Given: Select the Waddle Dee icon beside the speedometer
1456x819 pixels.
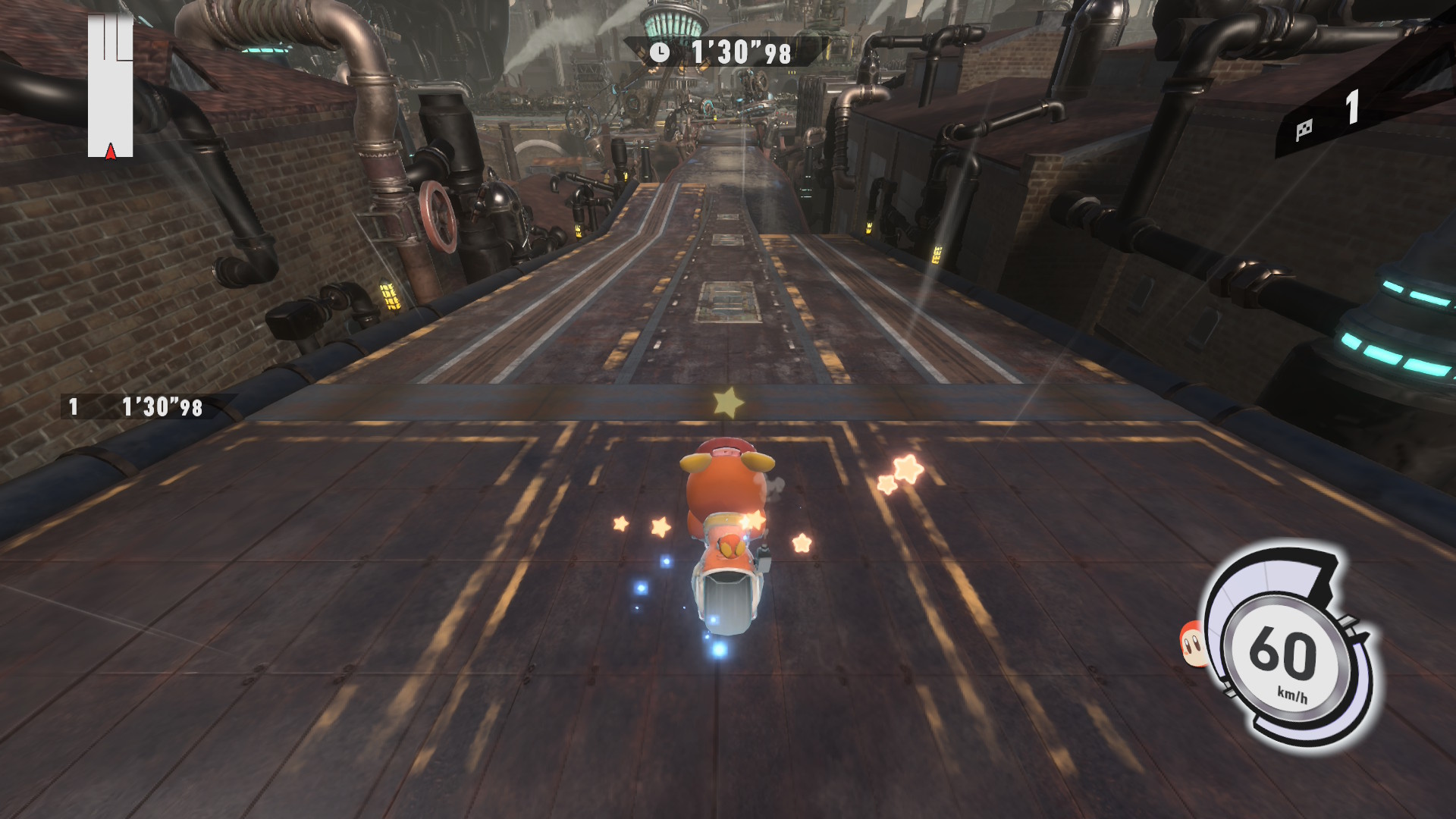Looking at the screenshot, I should pos(1192,644).
